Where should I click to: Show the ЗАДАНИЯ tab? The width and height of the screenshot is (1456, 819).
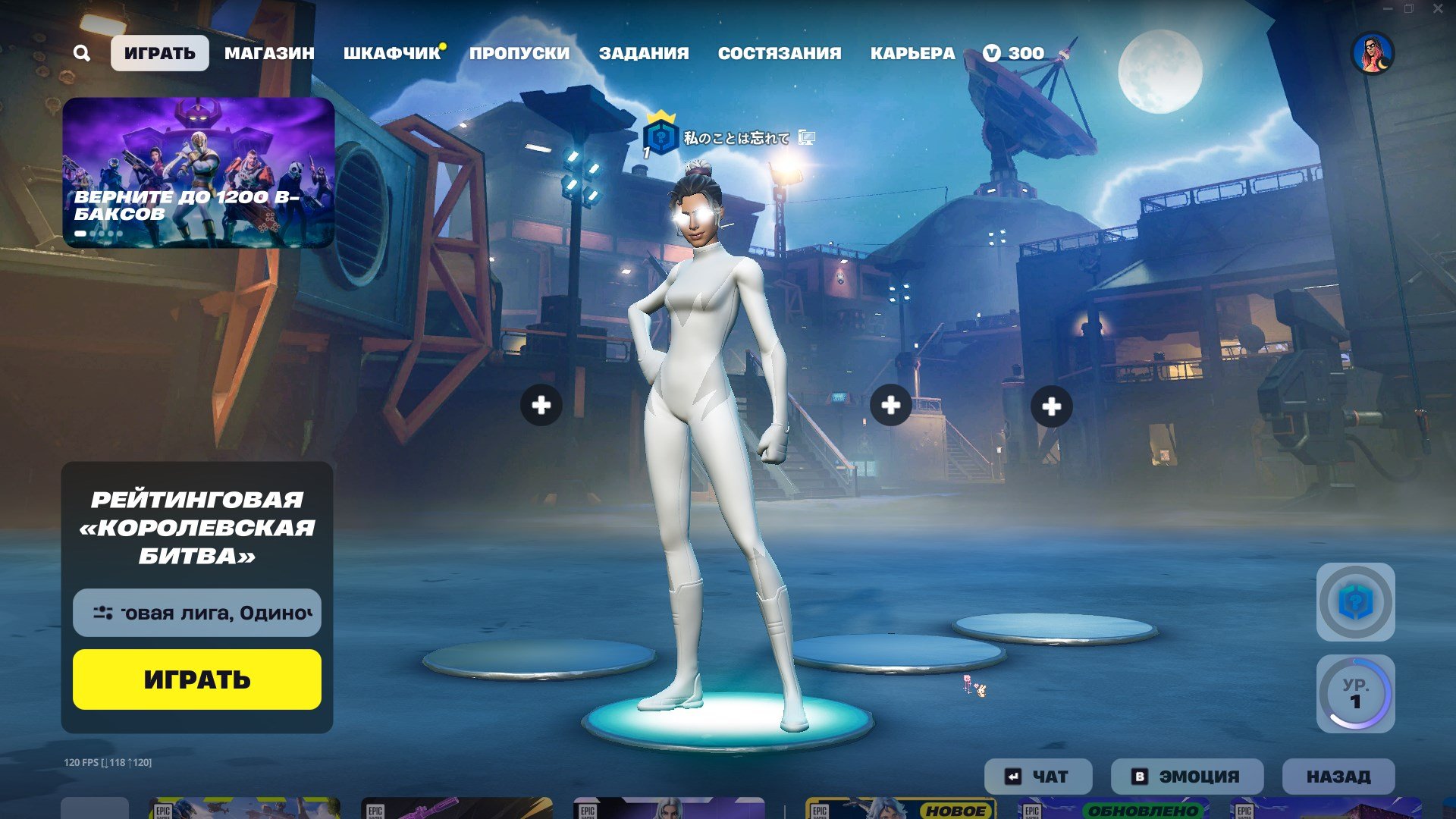644,53
